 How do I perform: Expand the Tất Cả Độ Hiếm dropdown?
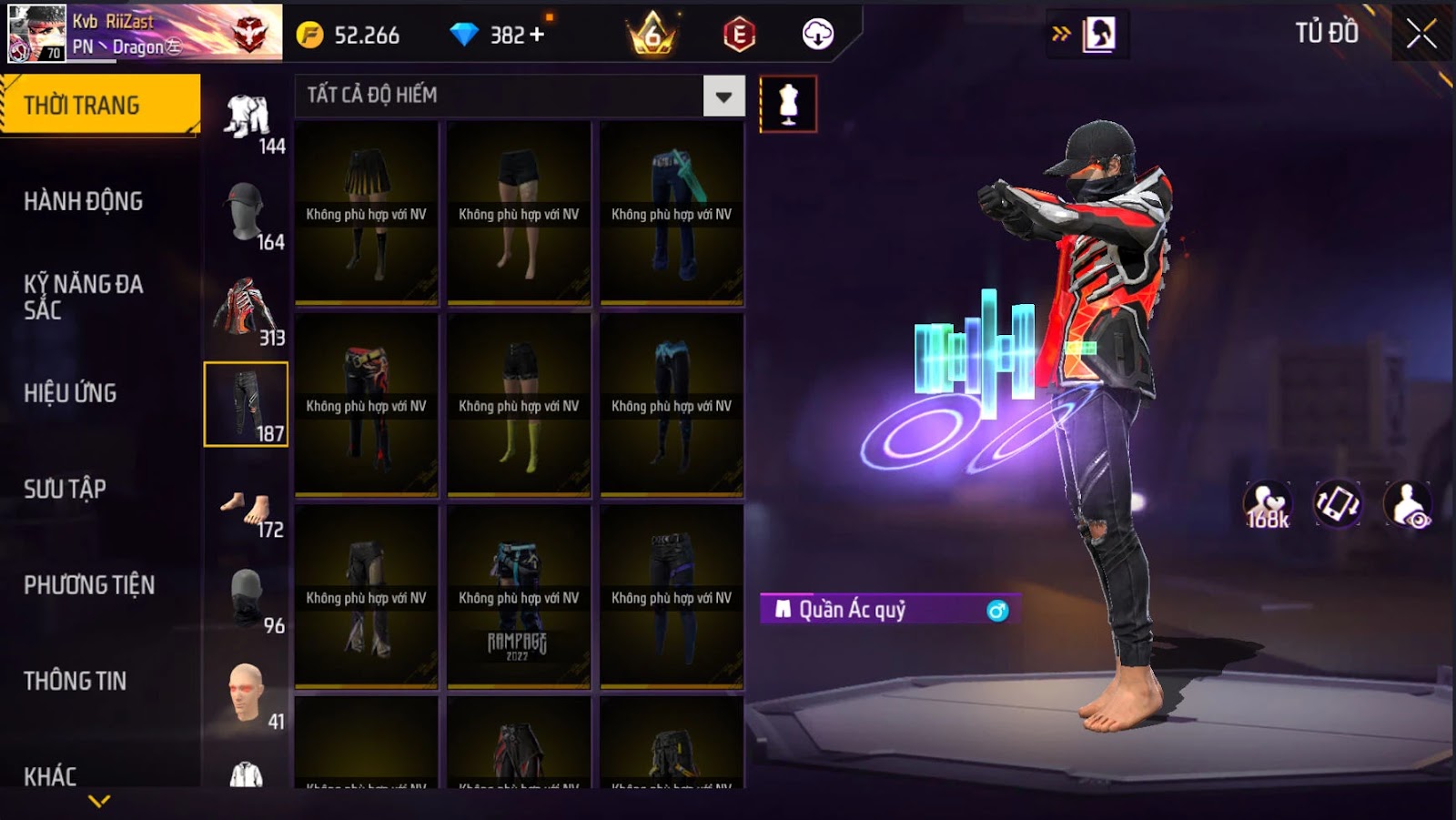(x=723, y=96)
